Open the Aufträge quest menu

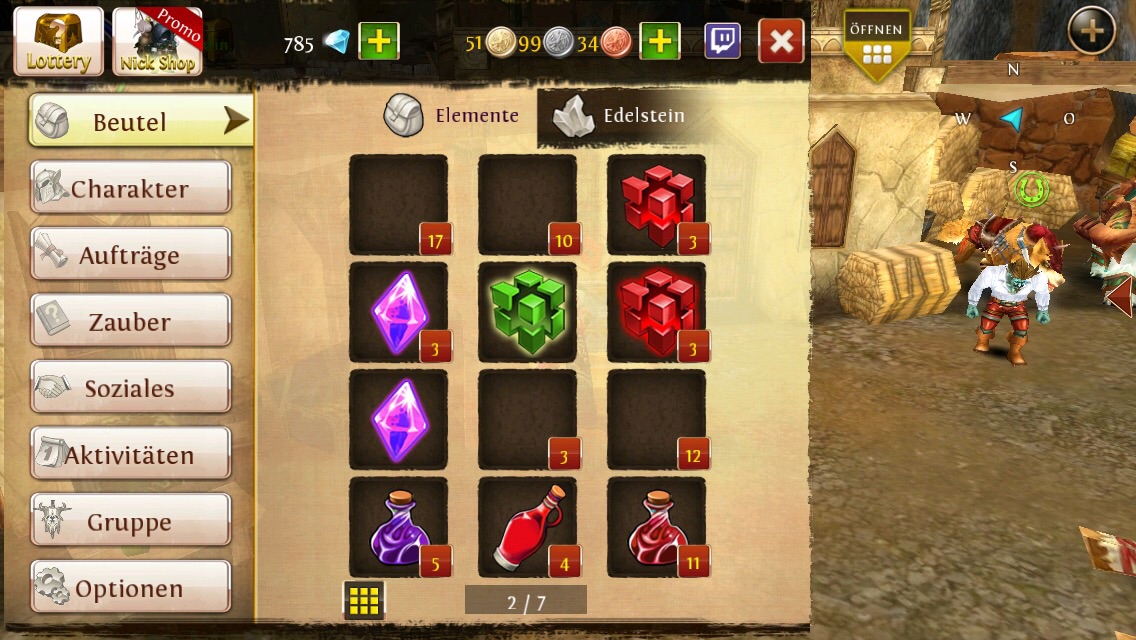[130, 255]
